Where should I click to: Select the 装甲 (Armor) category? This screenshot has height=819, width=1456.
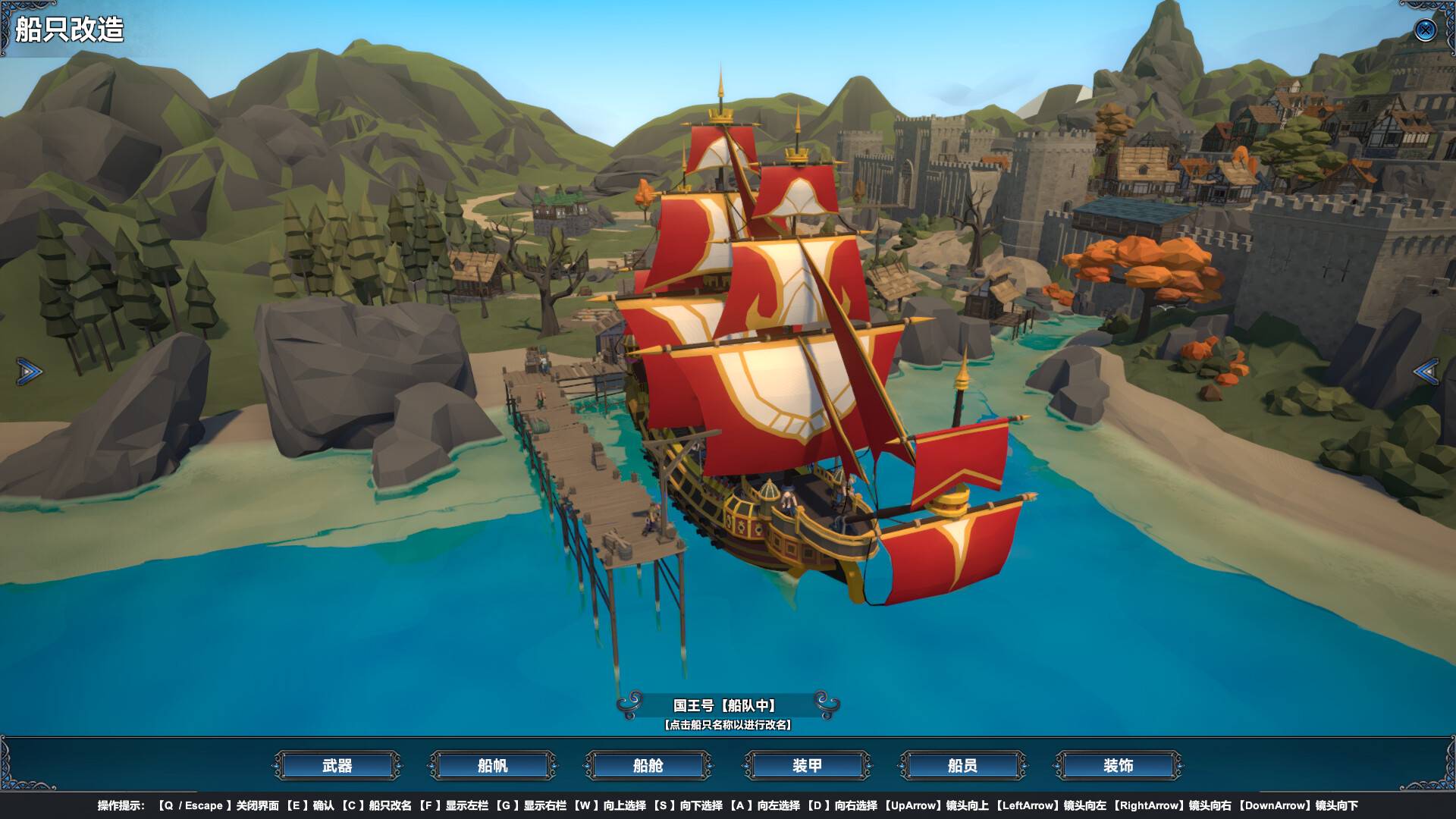point(805,767)
